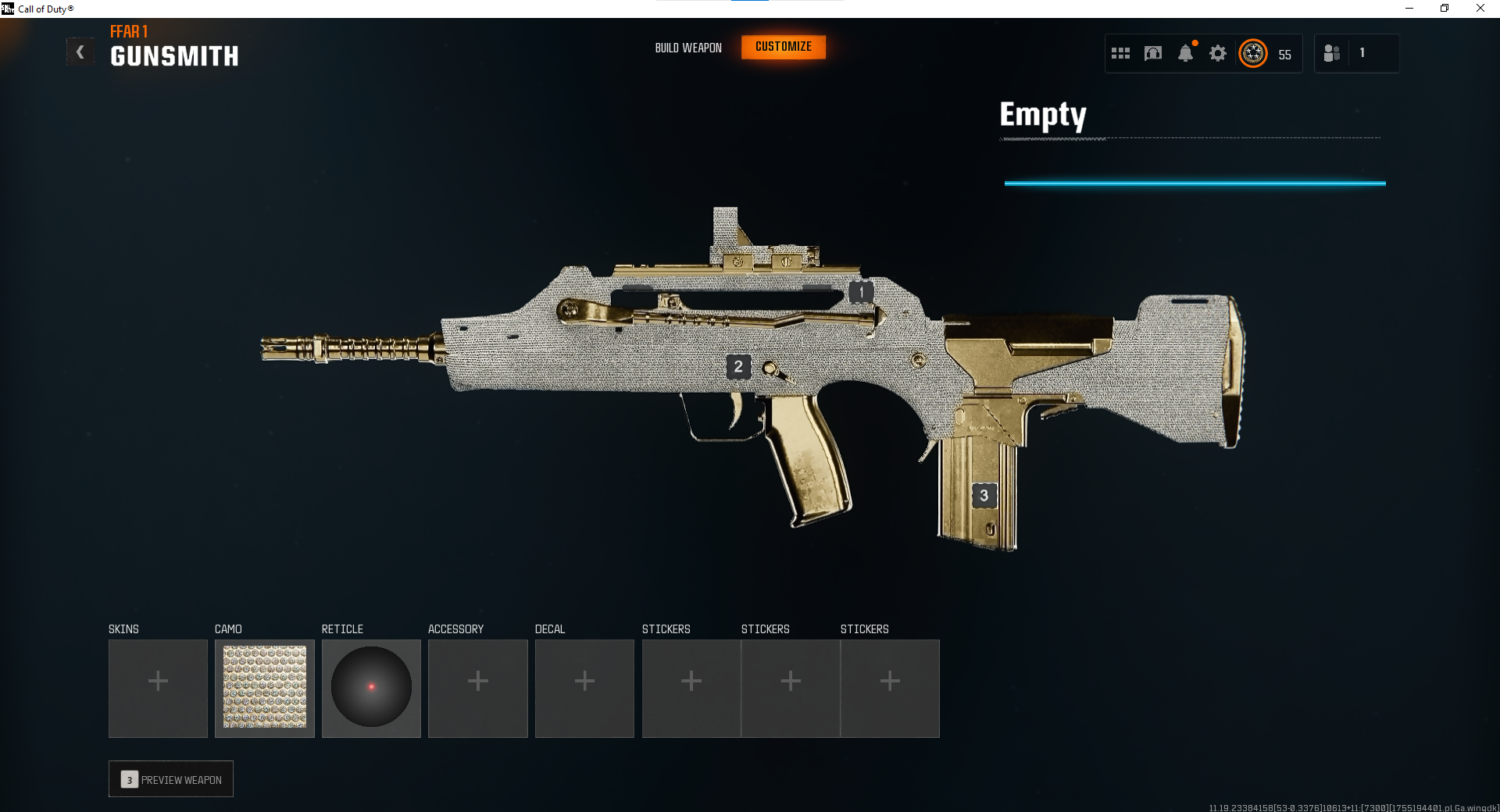1500x812 pixels.
Task: Add a Decal to the weapon
Action: (x=584, y=688)
